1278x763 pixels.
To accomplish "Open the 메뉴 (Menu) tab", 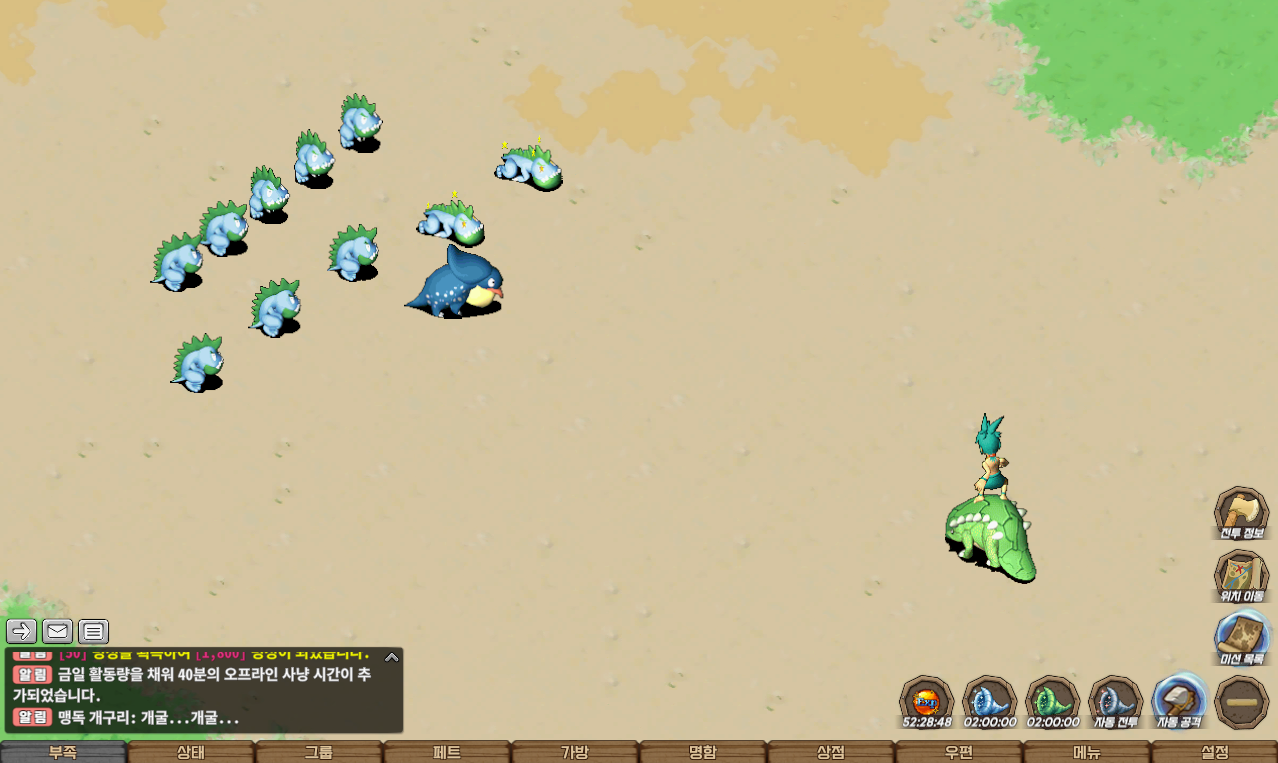I will (1087, 752).
